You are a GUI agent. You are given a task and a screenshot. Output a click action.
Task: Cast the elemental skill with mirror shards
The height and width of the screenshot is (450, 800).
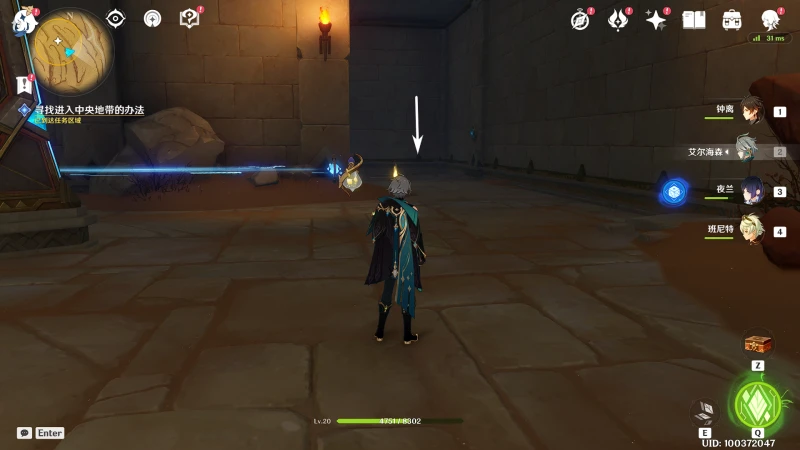[x=703, y=411]
